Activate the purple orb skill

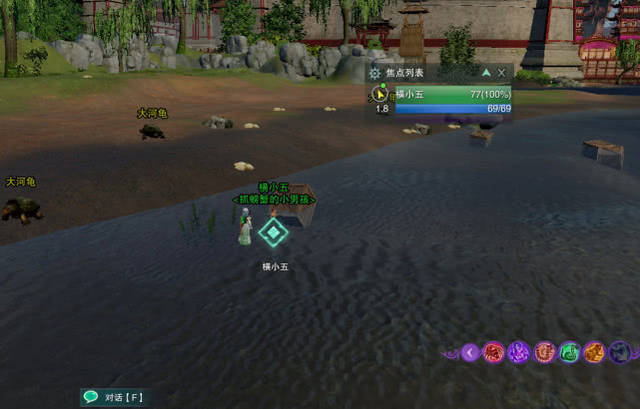518,352
